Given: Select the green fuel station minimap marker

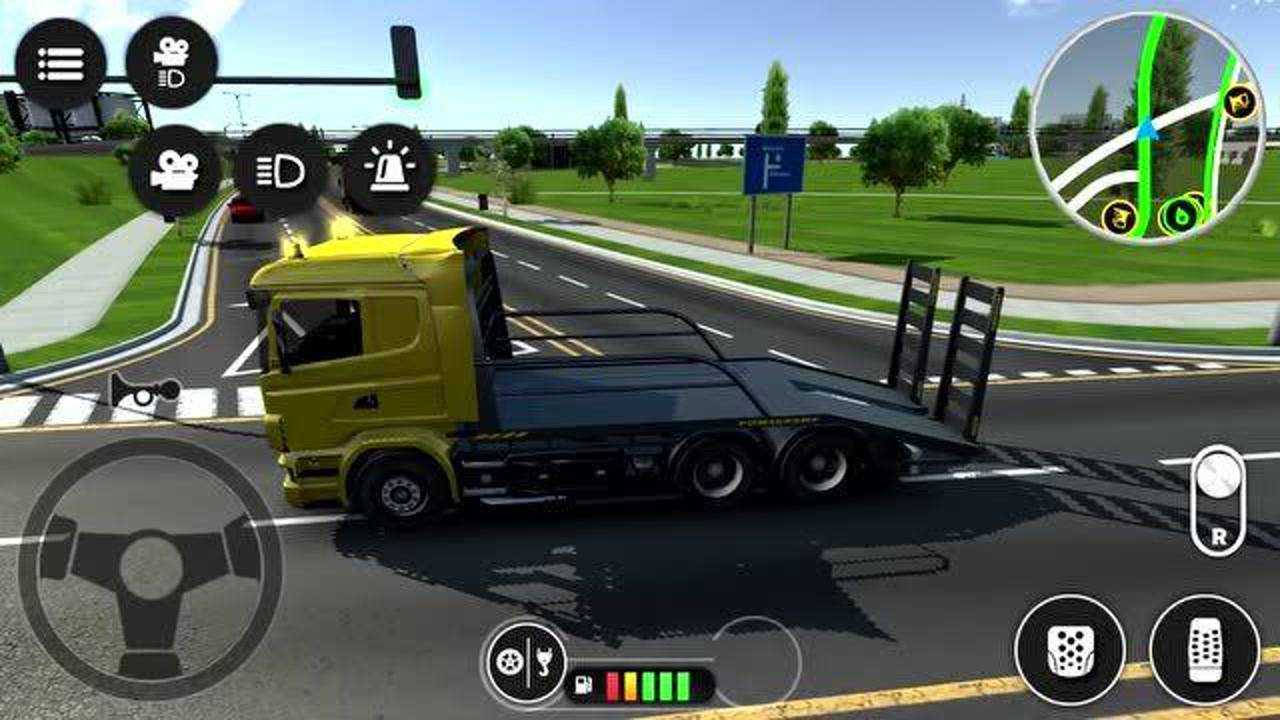Looking at the screenshot, I should click(1181, 215).
